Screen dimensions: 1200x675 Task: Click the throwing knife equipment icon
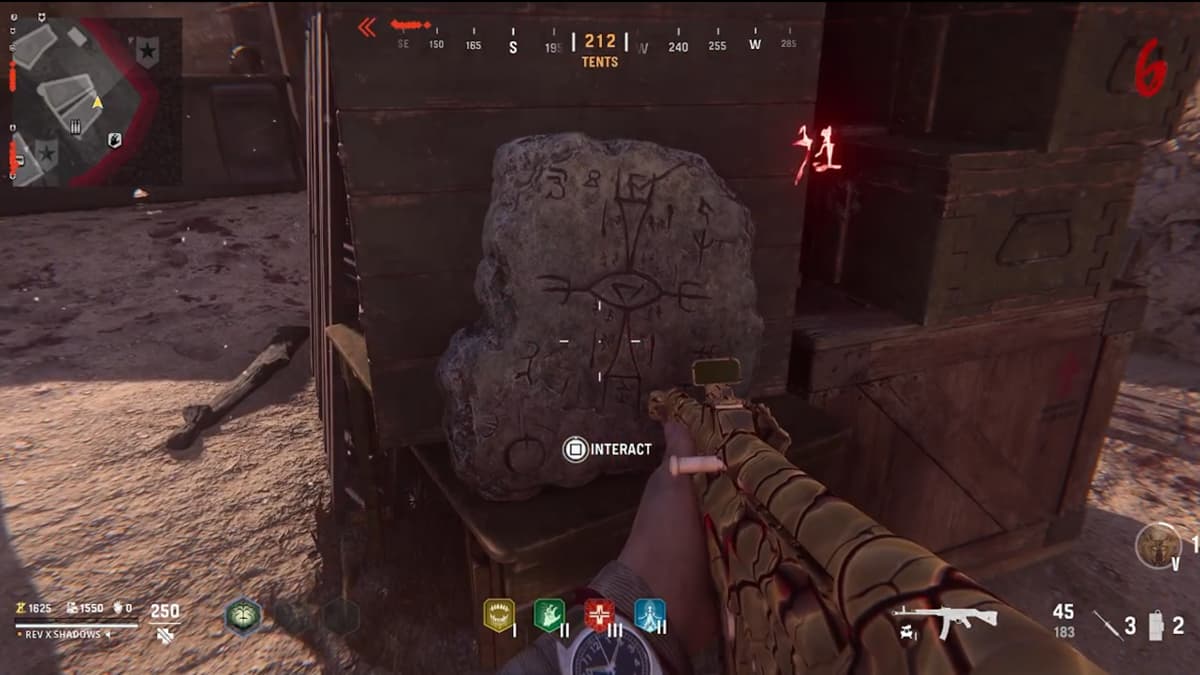pyautogui.click(x=1105, y=625)
